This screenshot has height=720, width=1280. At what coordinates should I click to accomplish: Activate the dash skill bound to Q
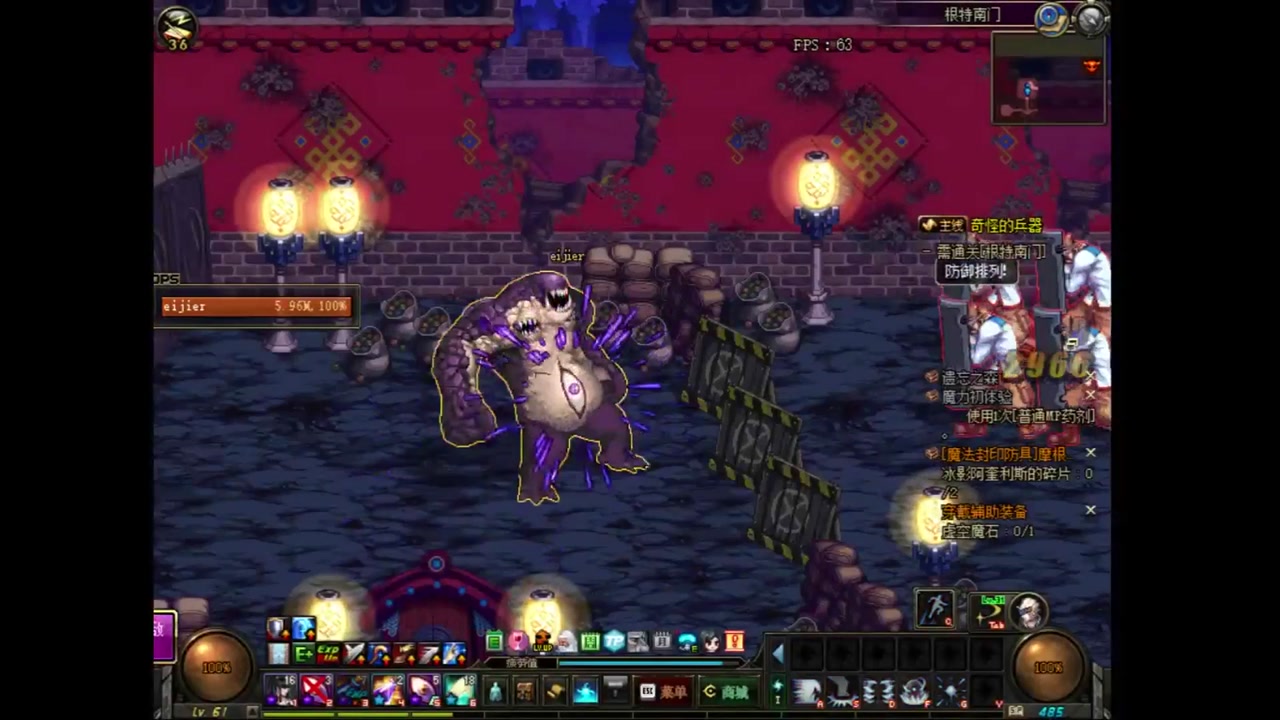click(935, 609)
